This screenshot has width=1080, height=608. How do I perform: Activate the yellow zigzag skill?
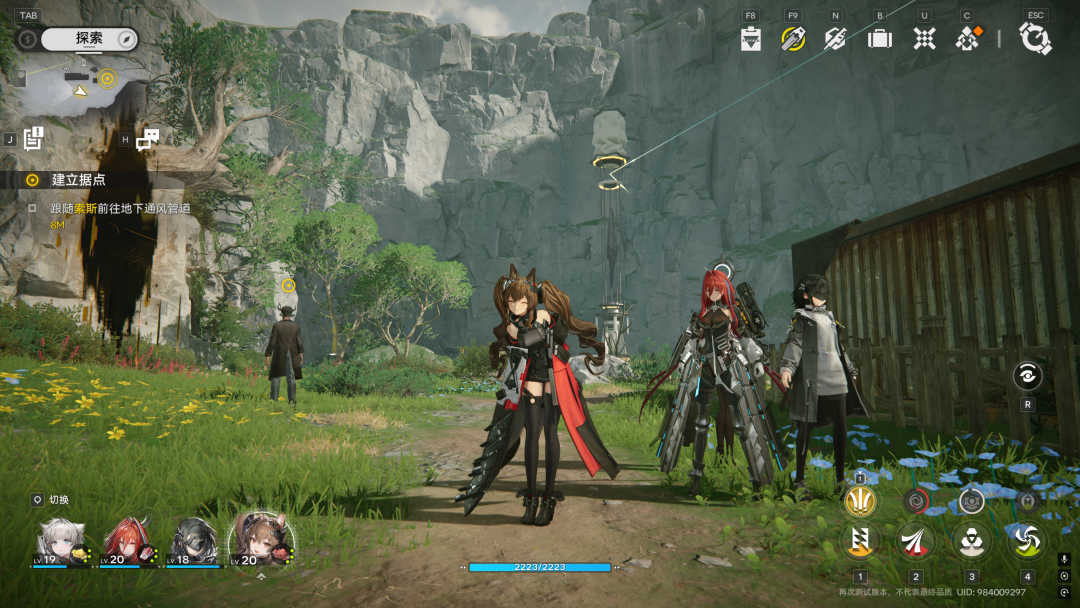click(860, 540)
